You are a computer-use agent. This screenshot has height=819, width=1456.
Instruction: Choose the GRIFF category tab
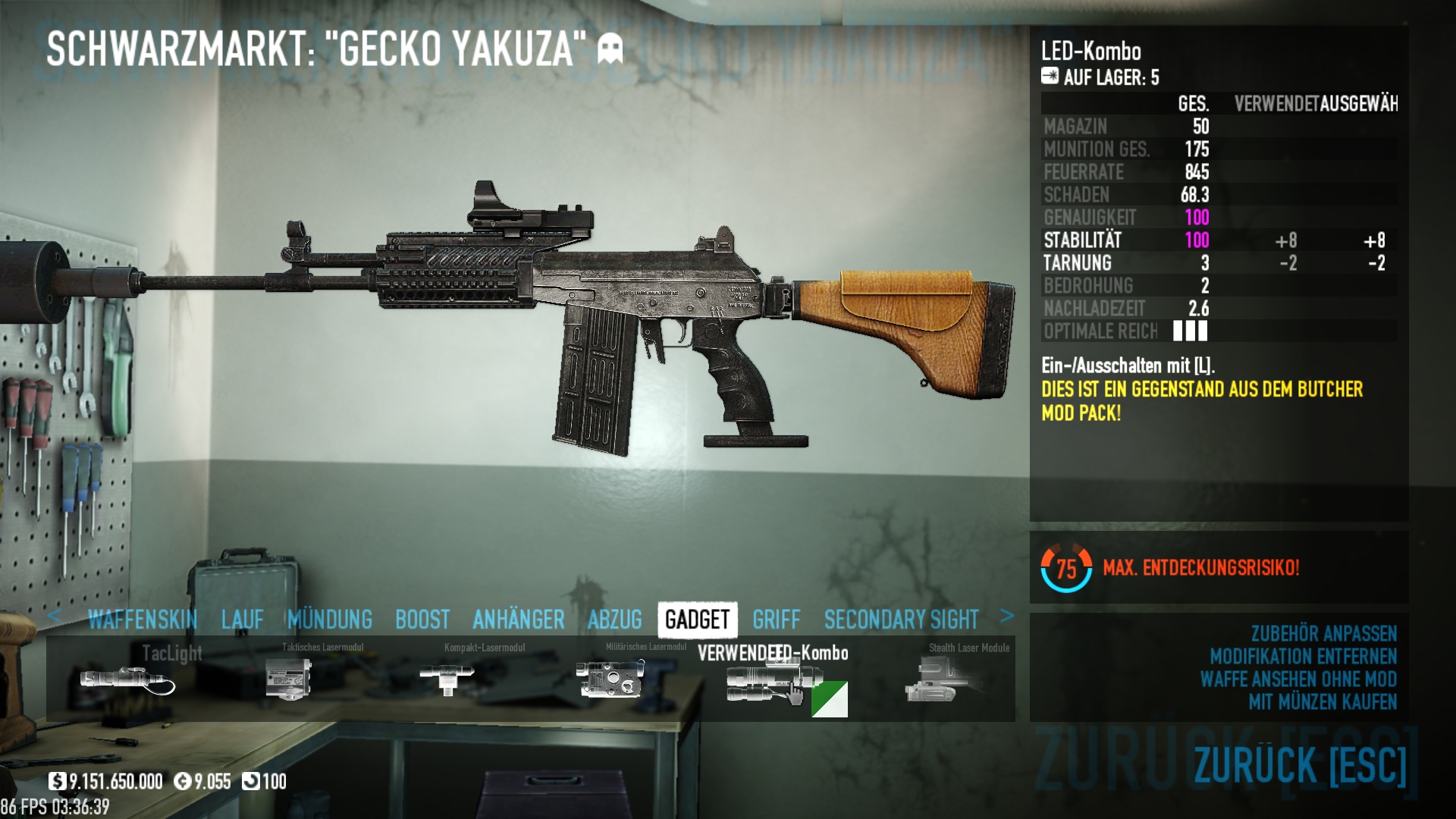point(777,620)
